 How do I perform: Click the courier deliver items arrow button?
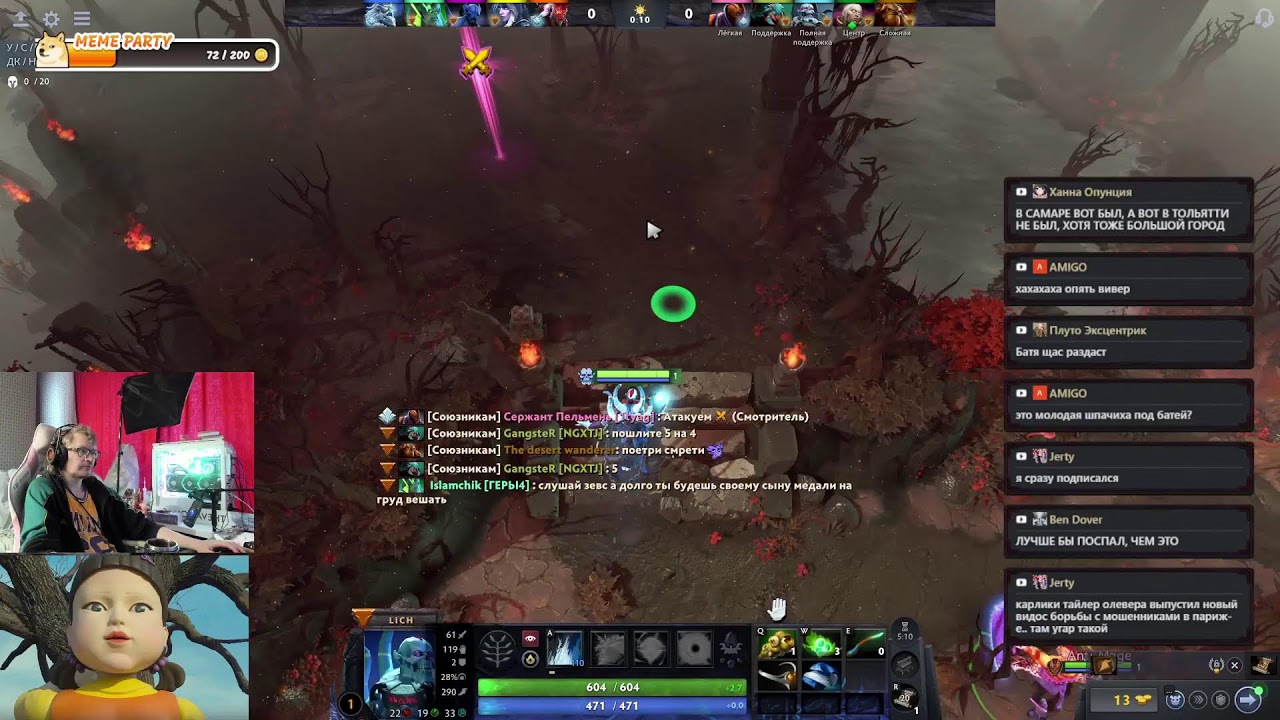coord(1247,698)
